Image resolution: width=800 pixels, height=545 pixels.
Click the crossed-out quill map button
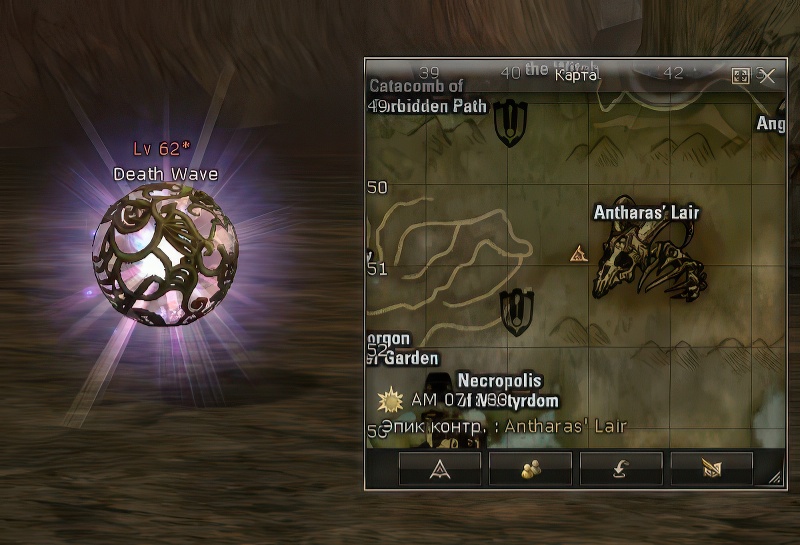tap(711, 468)
